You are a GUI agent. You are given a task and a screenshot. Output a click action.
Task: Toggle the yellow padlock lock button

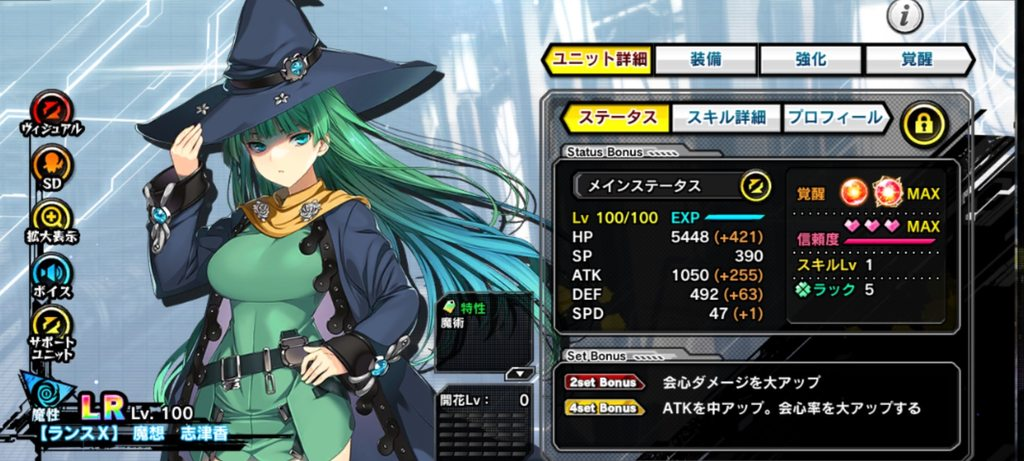[923, 123]
